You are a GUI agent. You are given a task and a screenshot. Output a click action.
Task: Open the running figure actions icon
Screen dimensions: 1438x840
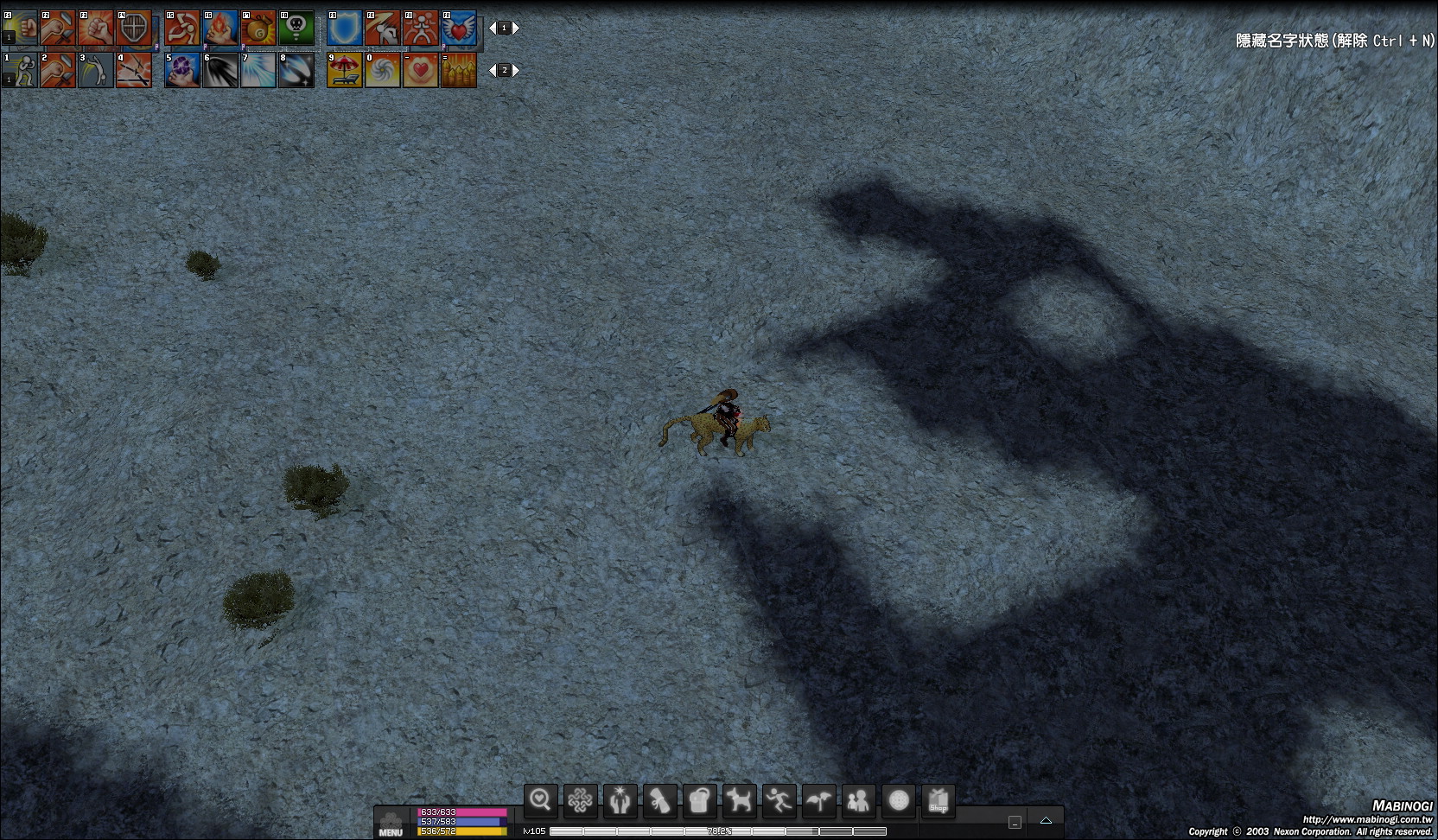pos(779,801)
